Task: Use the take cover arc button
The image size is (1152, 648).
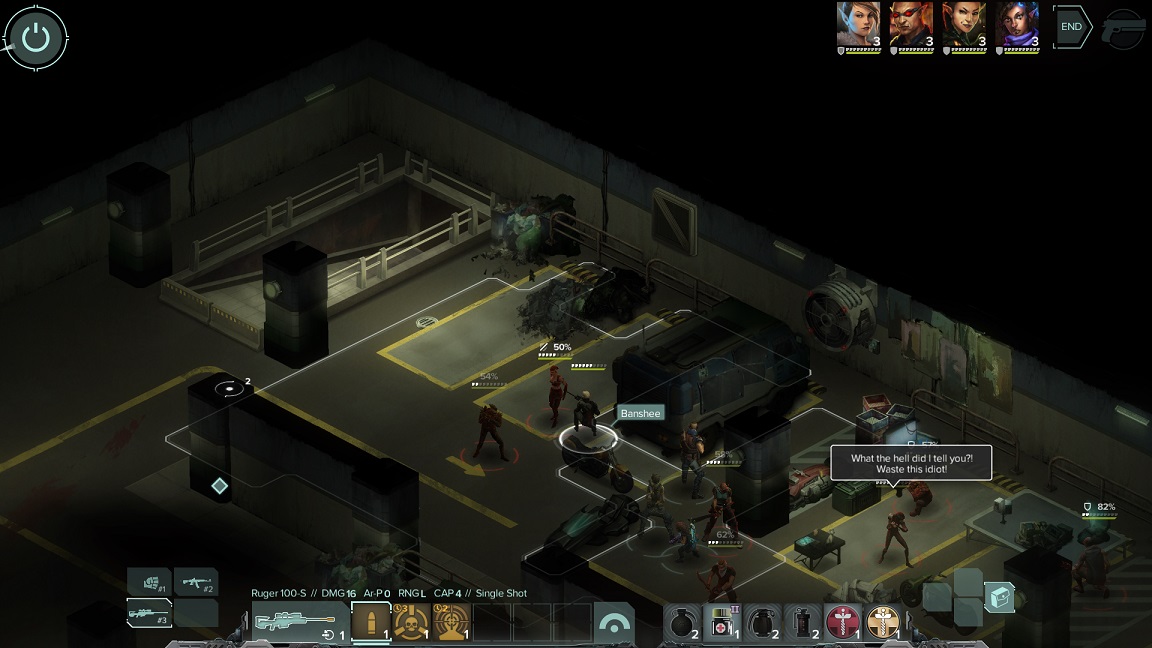Action: (614, 623)
